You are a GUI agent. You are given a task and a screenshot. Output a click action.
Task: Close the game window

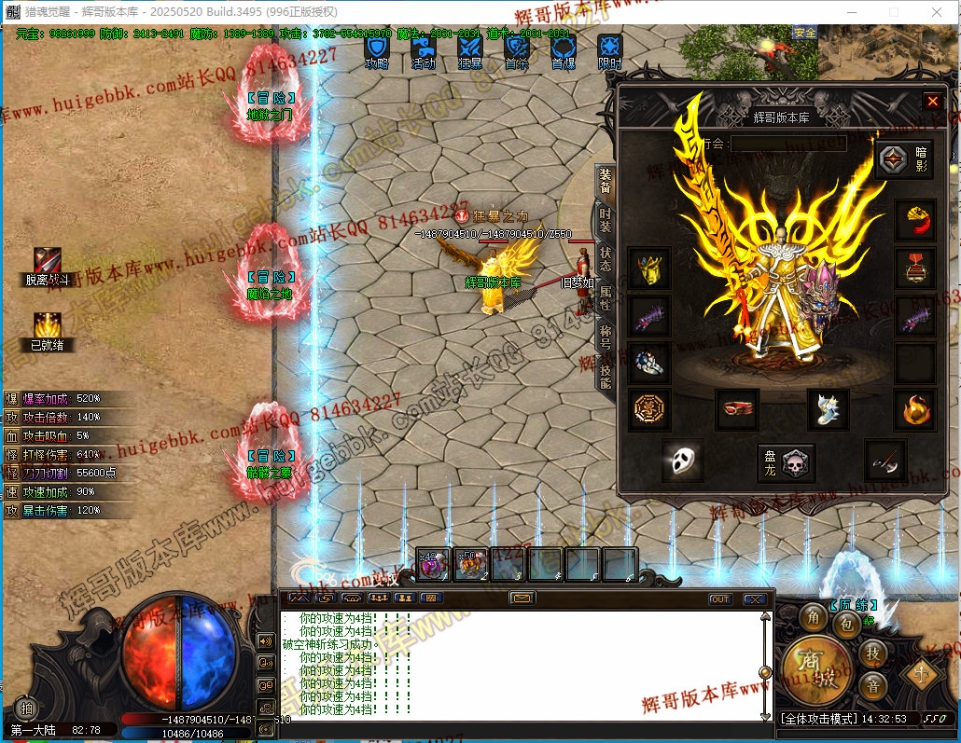pyautogui.click(x=936, y=11)
